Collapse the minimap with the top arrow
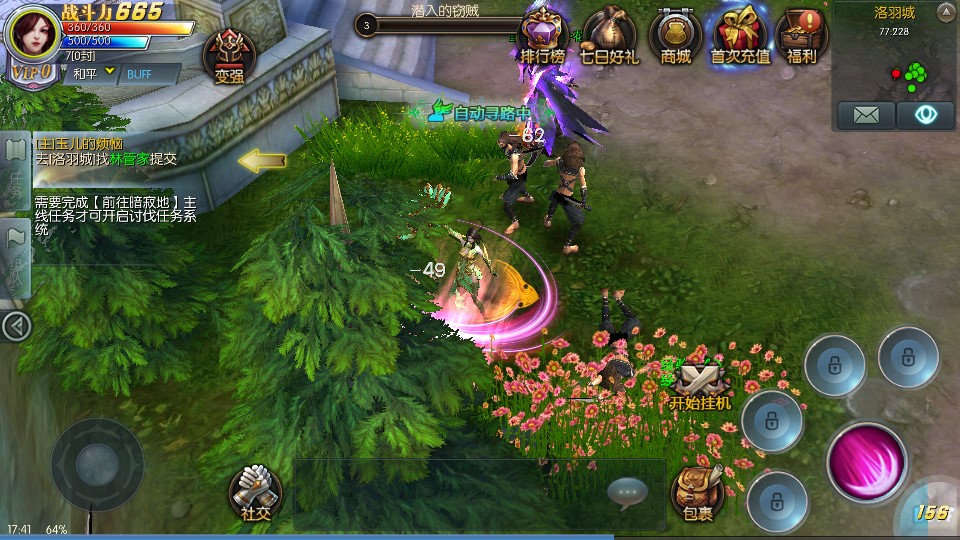Image resolution: width=960 pixels, height=540 pixels. 945,12
